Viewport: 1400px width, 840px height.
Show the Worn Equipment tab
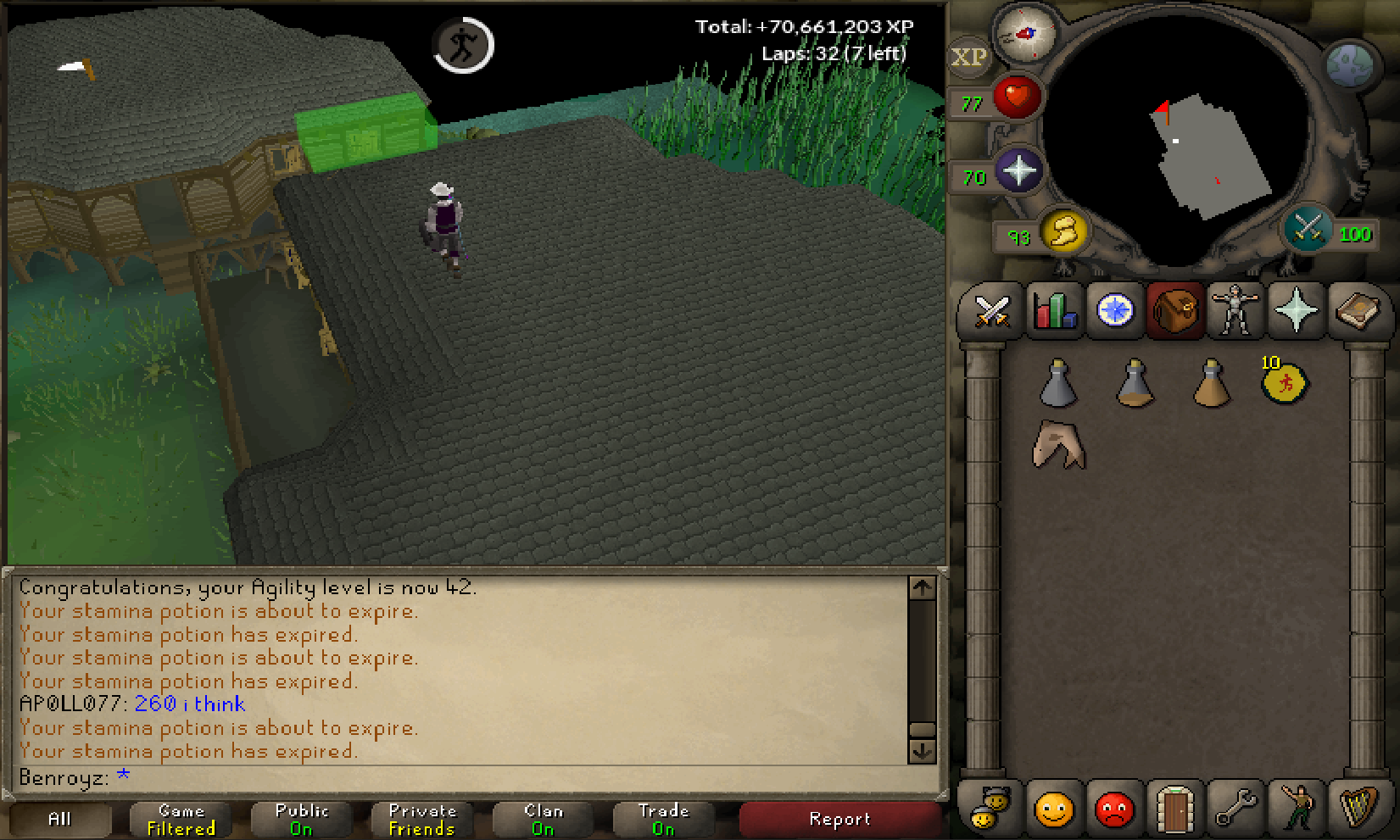coord(1235,311)
